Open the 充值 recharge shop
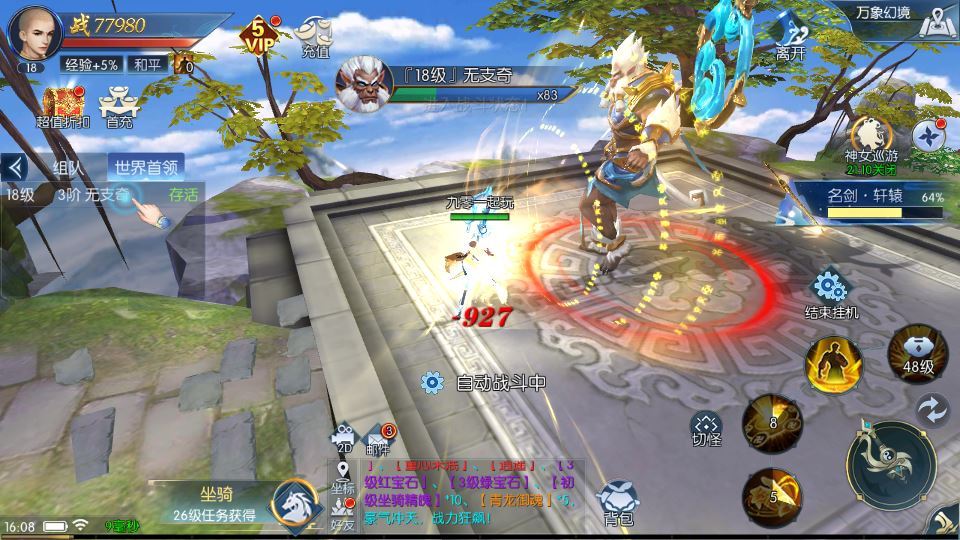Viewport: 960px width, 540px height. pyautogui.click(x=316, y=37)
